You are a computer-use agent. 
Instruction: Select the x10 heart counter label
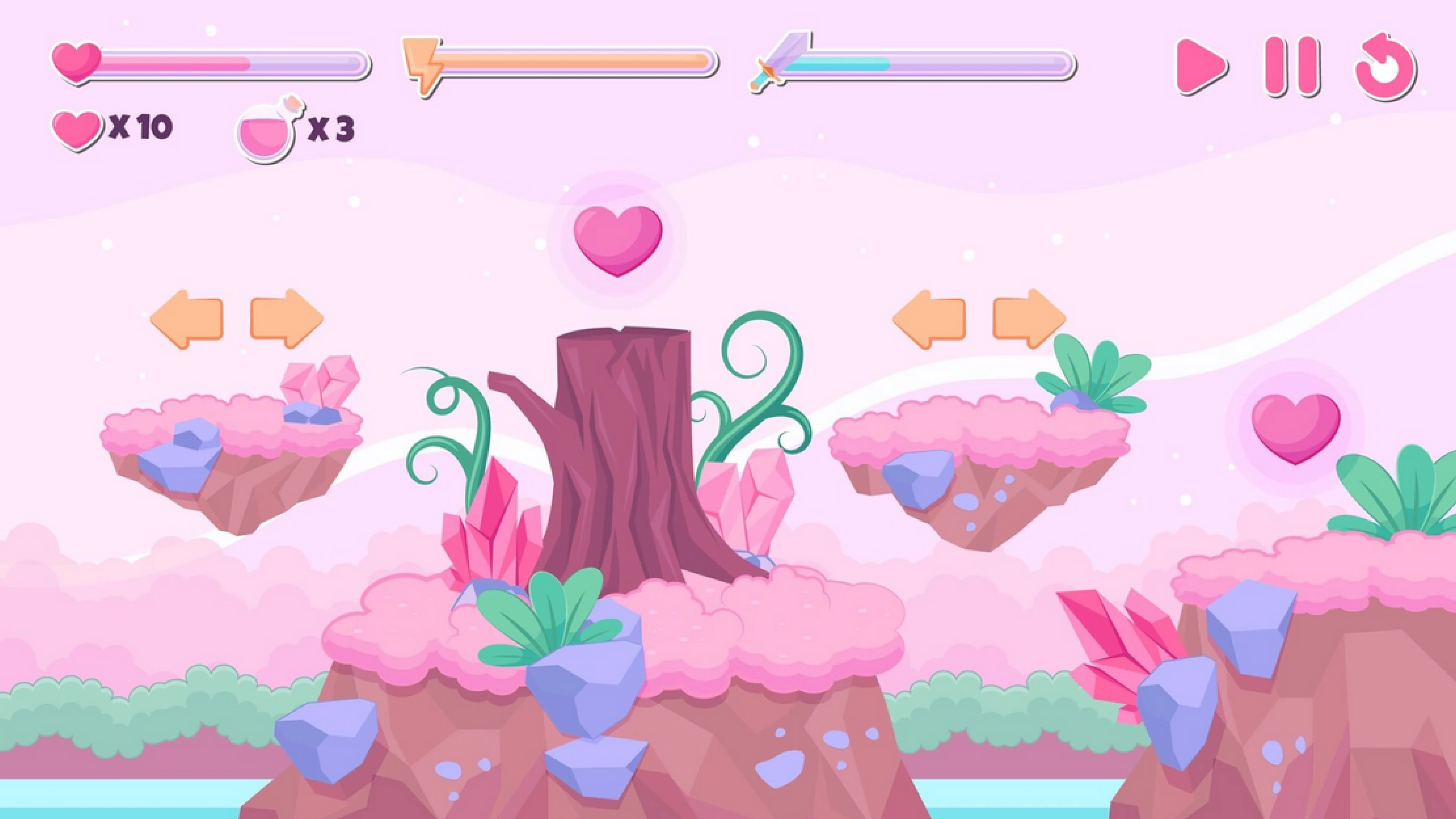pyautogui.click(x=141, y=126)
